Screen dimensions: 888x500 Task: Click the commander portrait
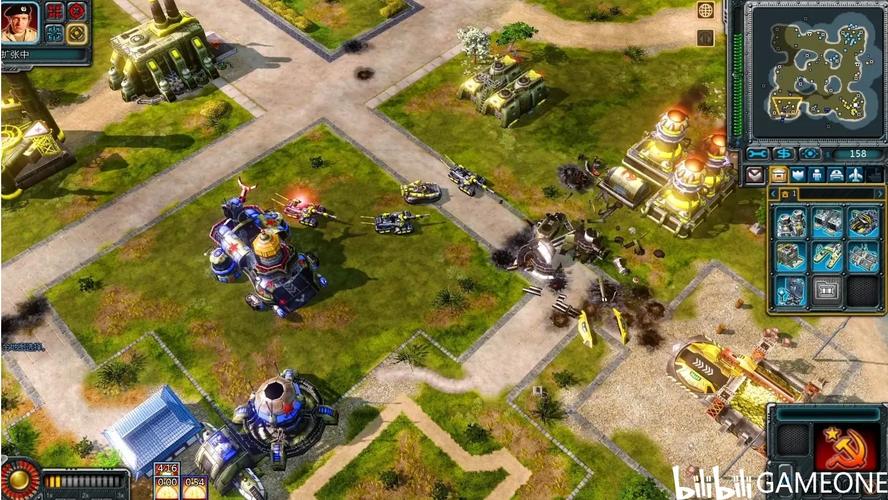(19, 22)
